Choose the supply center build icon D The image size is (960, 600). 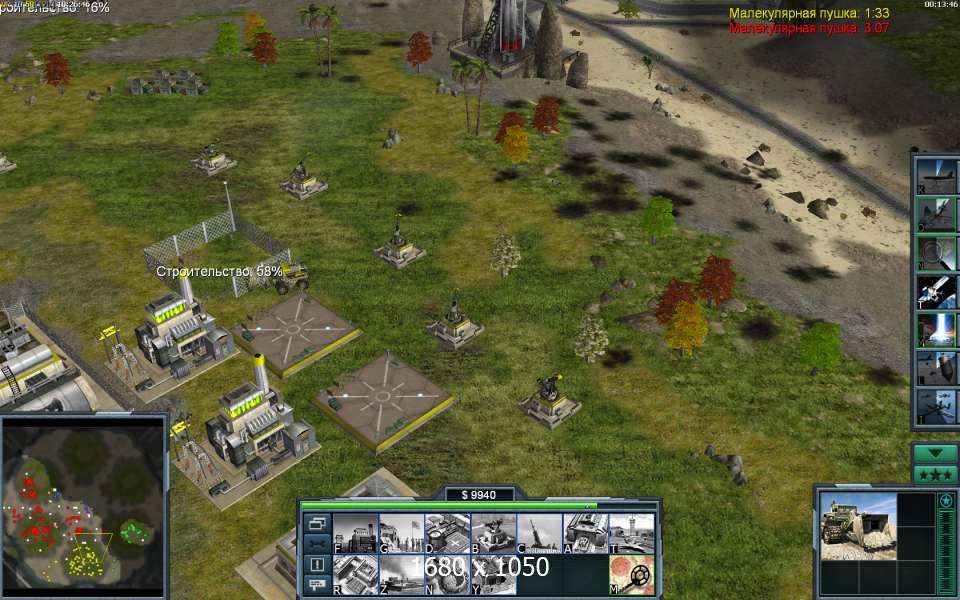tap(447, 533)
